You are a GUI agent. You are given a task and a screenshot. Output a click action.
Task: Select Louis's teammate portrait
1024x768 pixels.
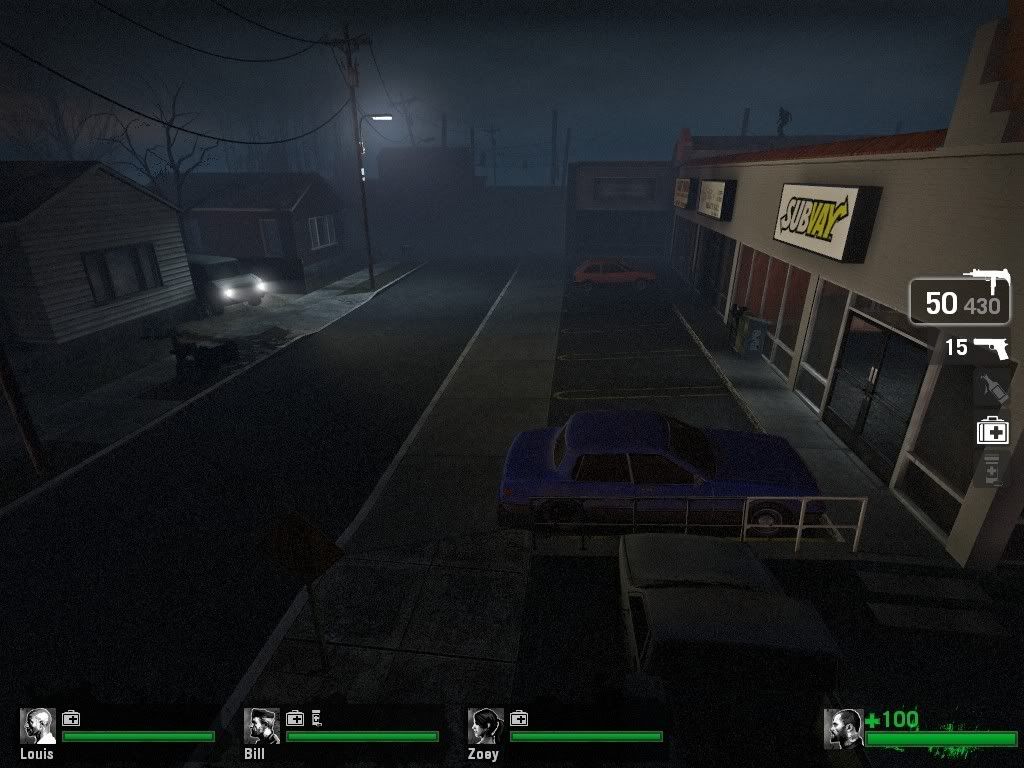(38, 727)
